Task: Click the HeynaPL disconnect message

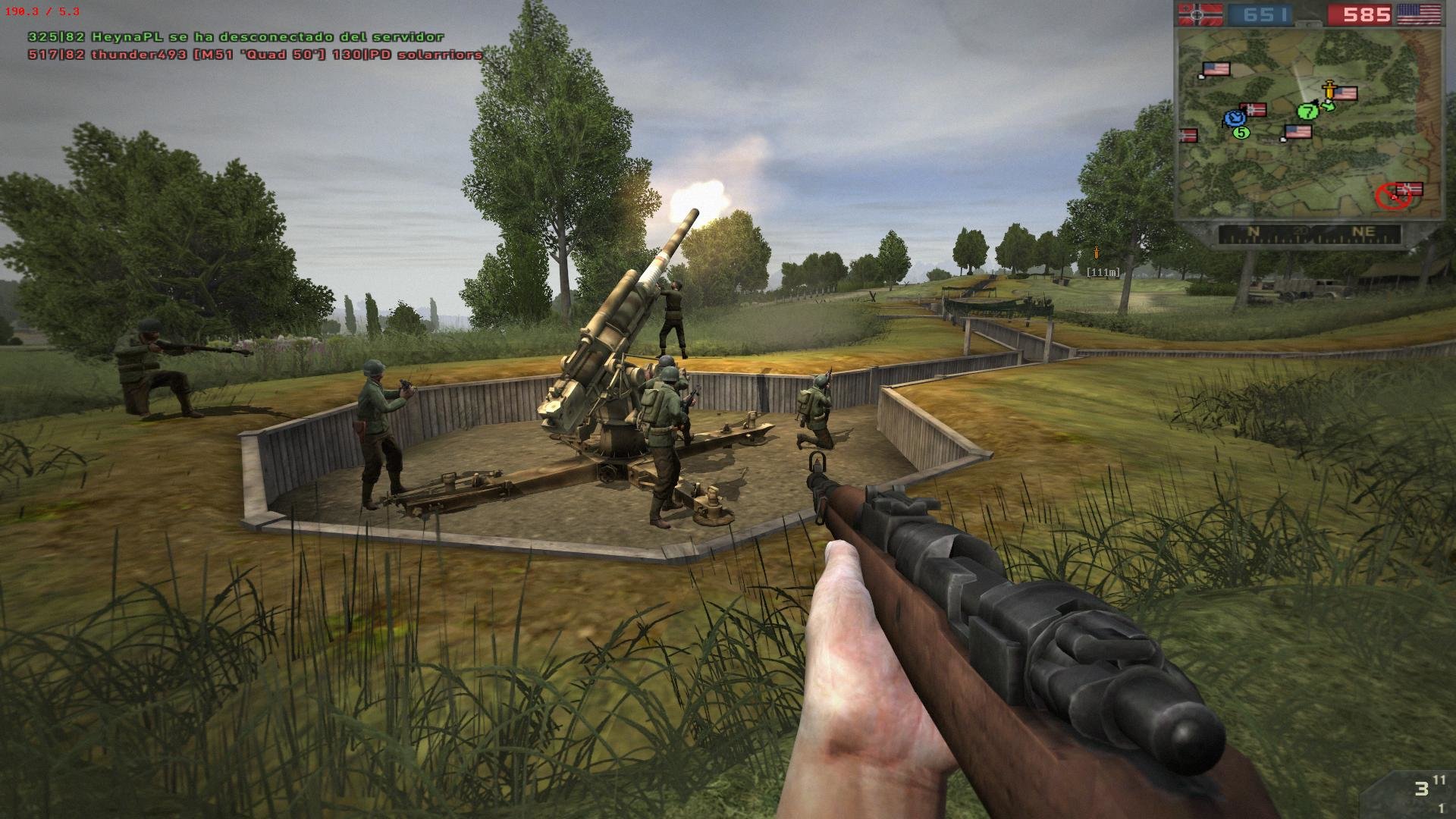Action: coord(236,36)
